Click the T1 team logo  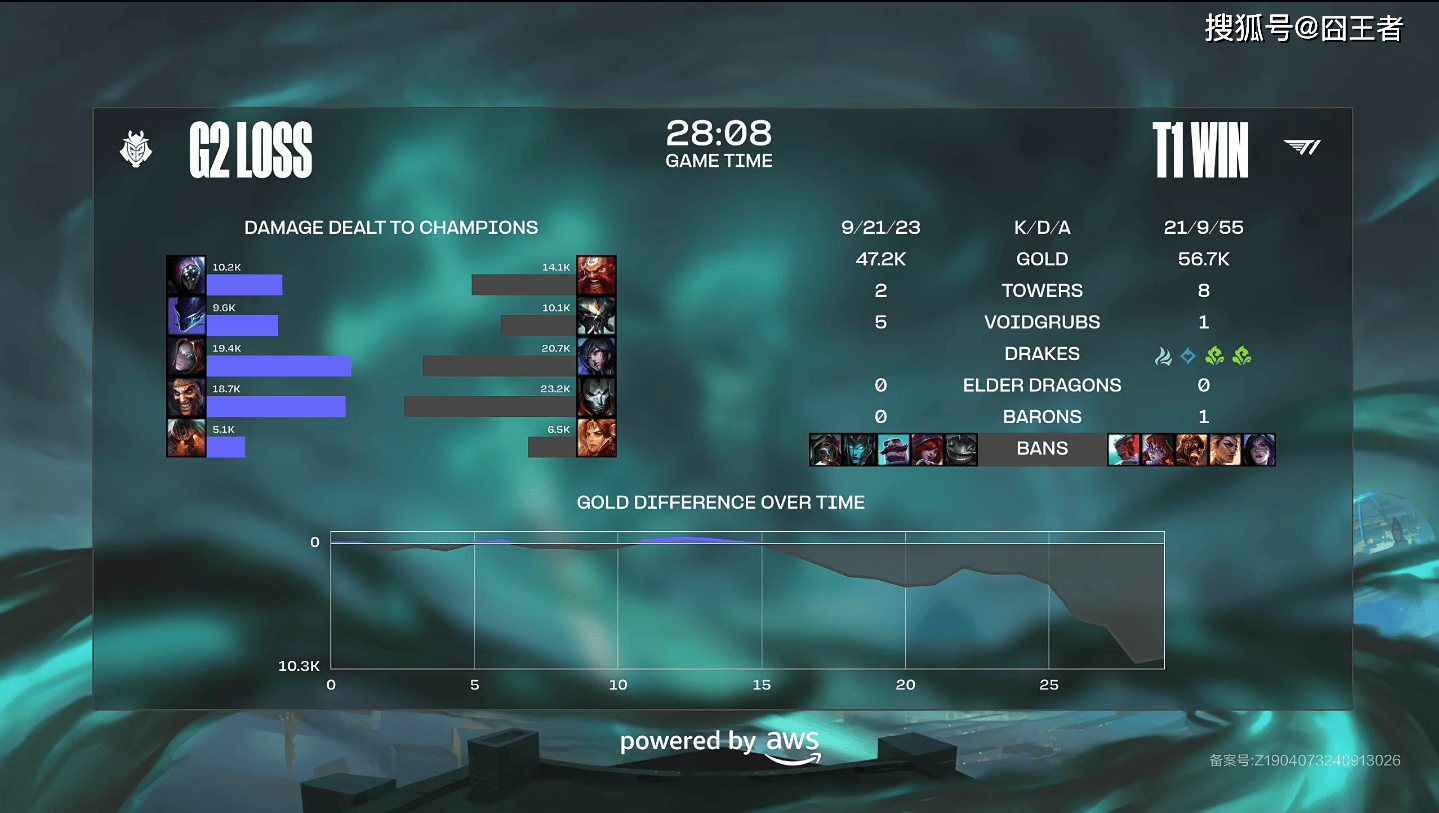click(1302, 148)
